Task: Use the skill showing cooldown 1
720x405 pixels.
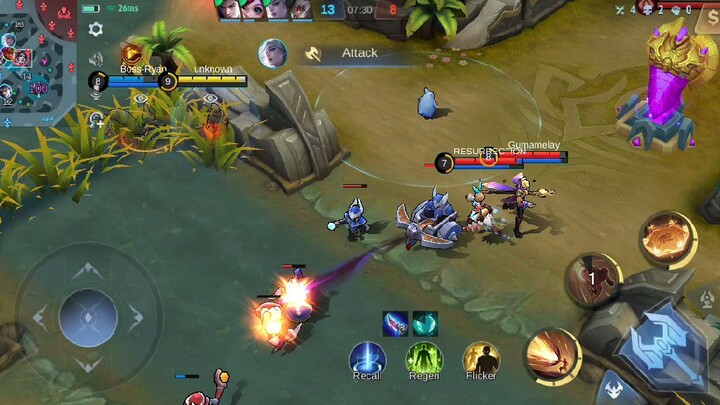Action: tap(594, 279)
